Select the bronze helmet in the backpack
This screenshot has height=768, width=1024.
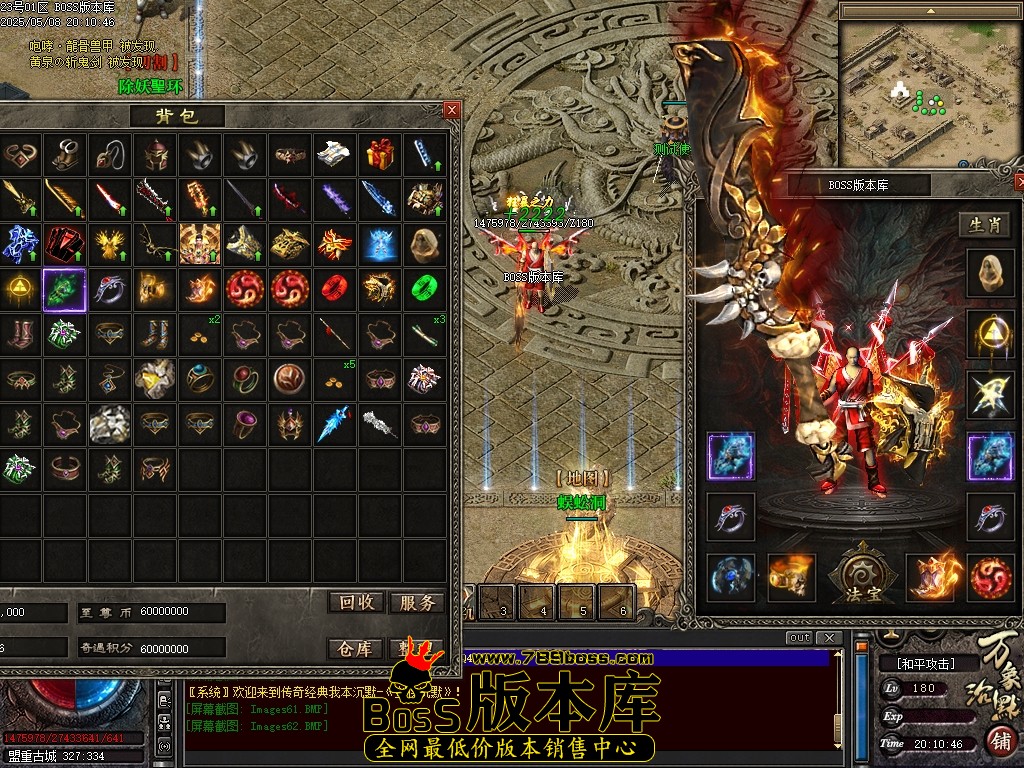coord(154,154)
